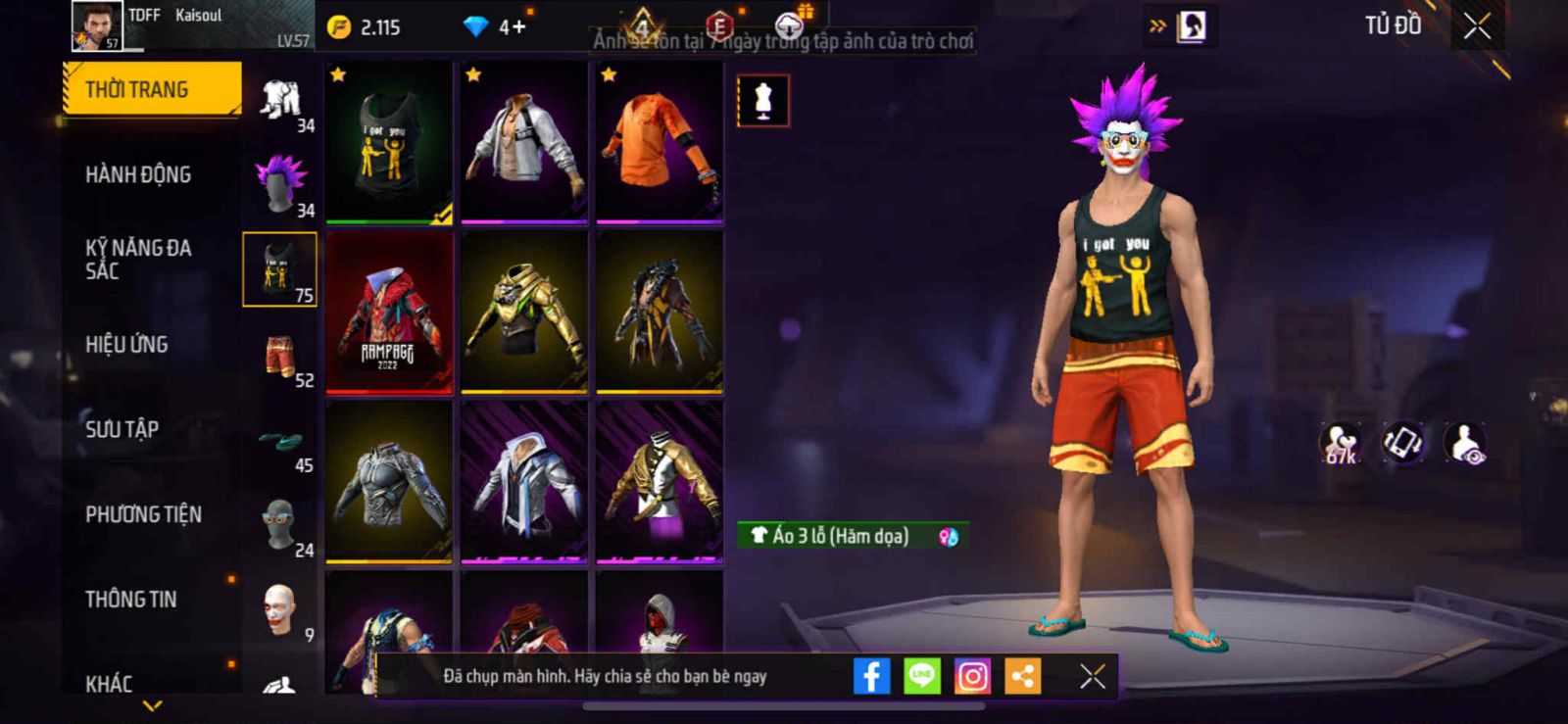Equip the orange long-sleeve shirt

point(660,142)
